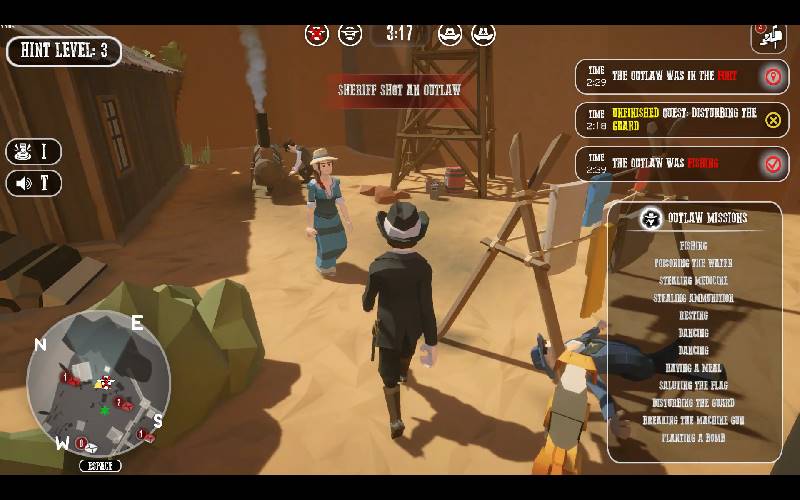
Task: Click the Outlaw Missions panel header
Action: [x=694, y=218]
